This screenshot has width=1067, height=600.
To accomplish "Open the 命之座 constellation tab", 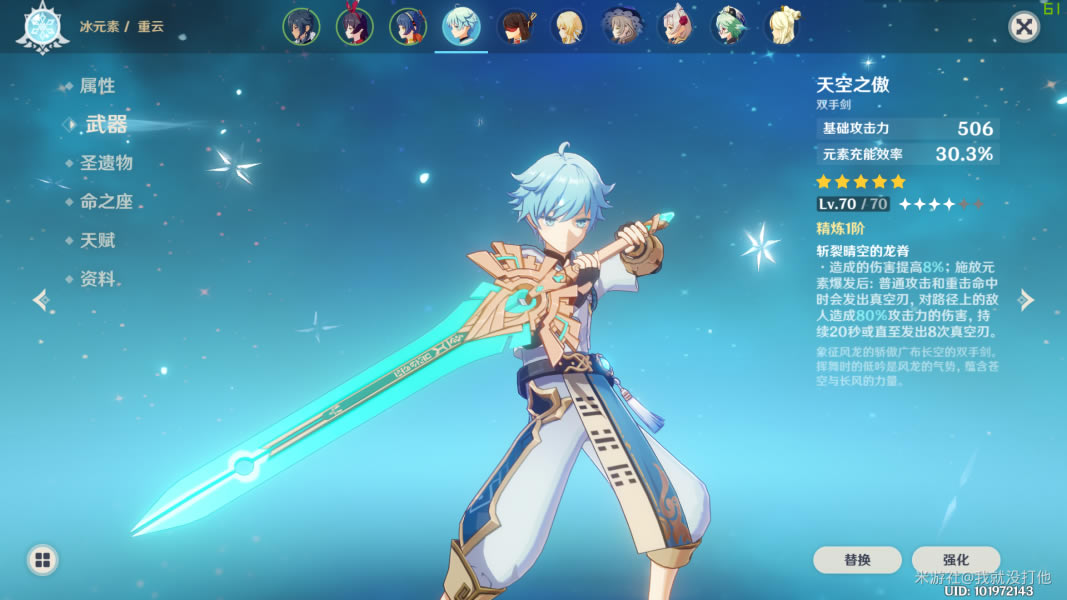I will pyautogui.click(x=106, y=201).
